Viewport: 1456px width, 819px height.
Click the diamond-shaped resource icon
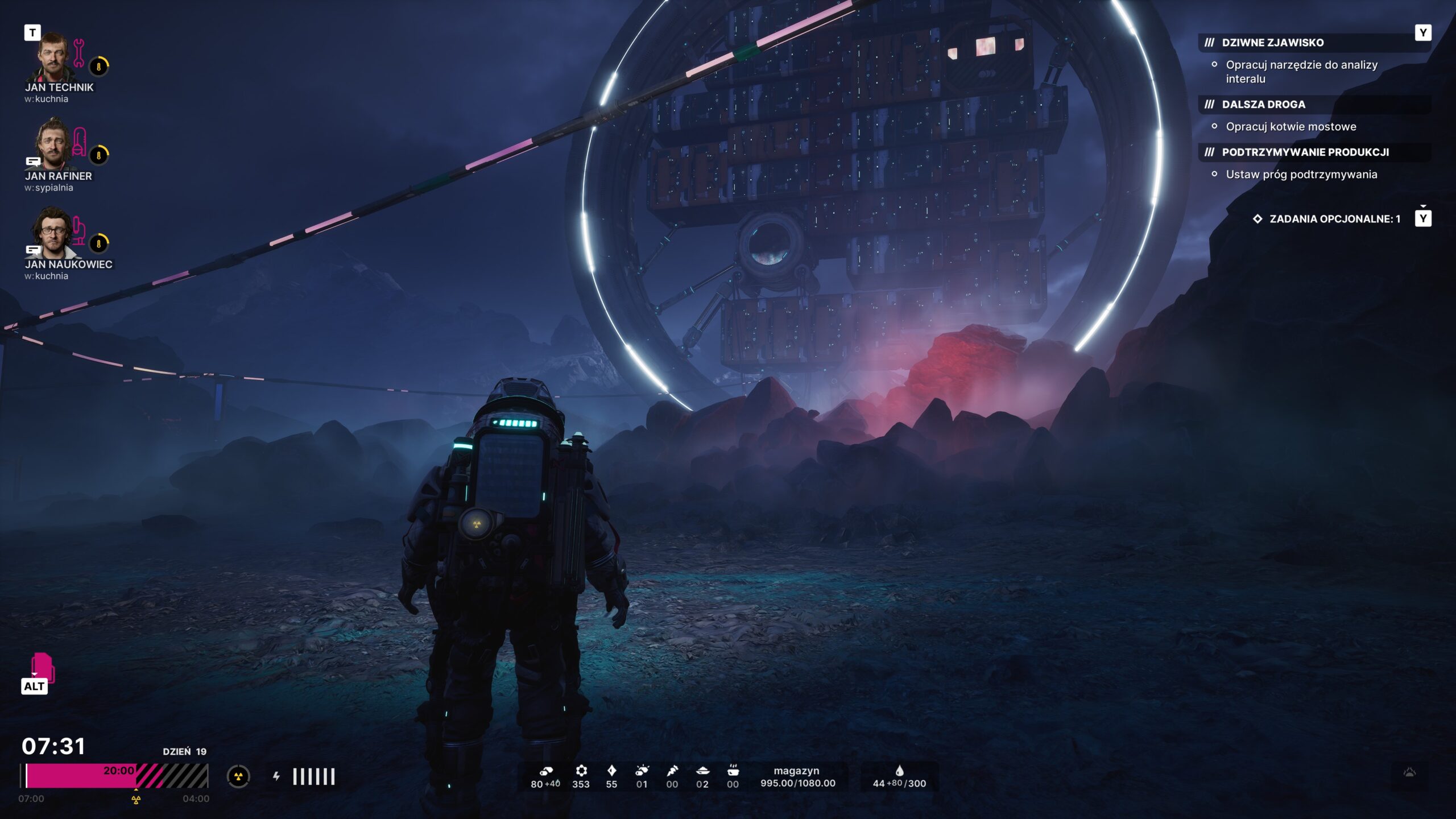pos(611,771)
